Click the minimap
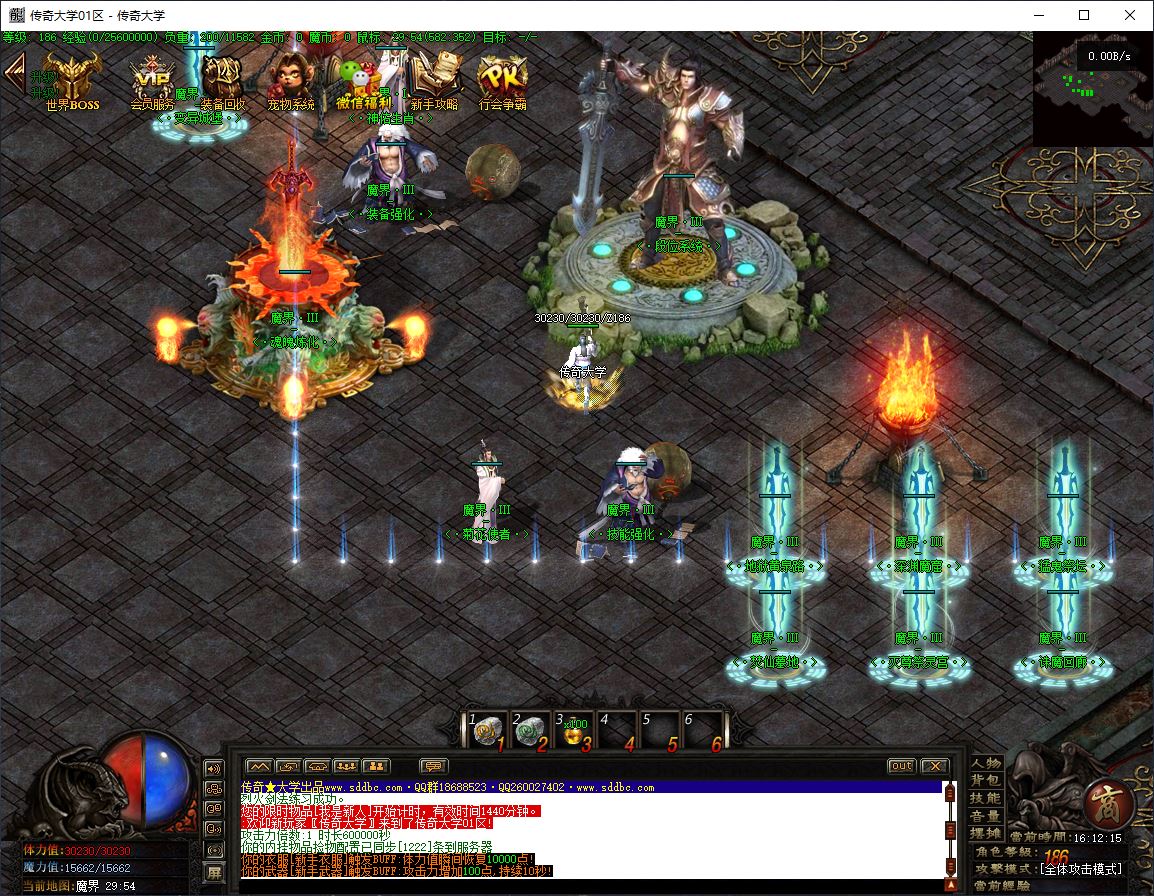 point(1092,88)
